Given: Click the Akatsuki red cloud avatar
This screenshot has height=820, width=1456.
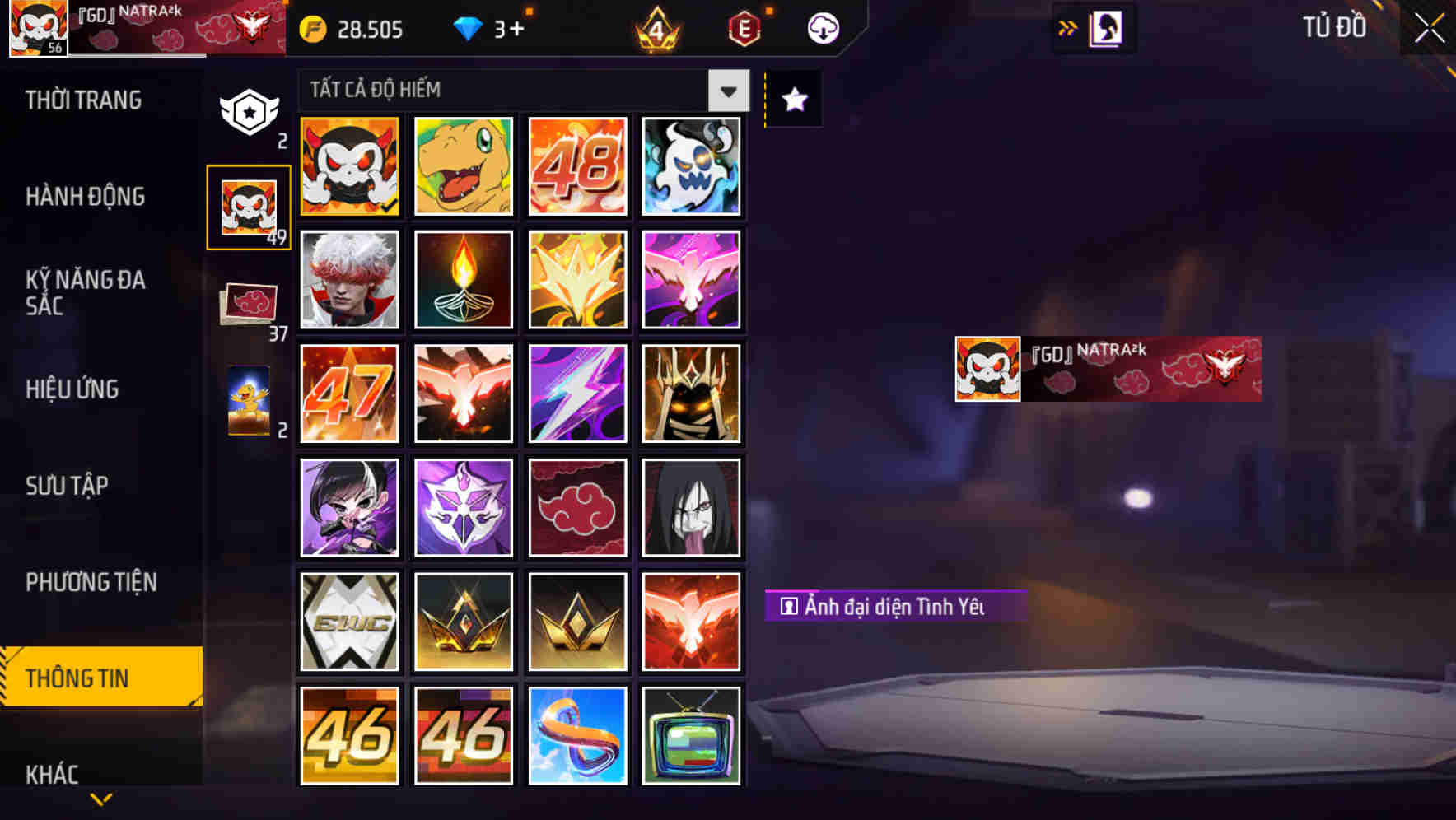Looking at the screenshot, I should pos(577,507).
